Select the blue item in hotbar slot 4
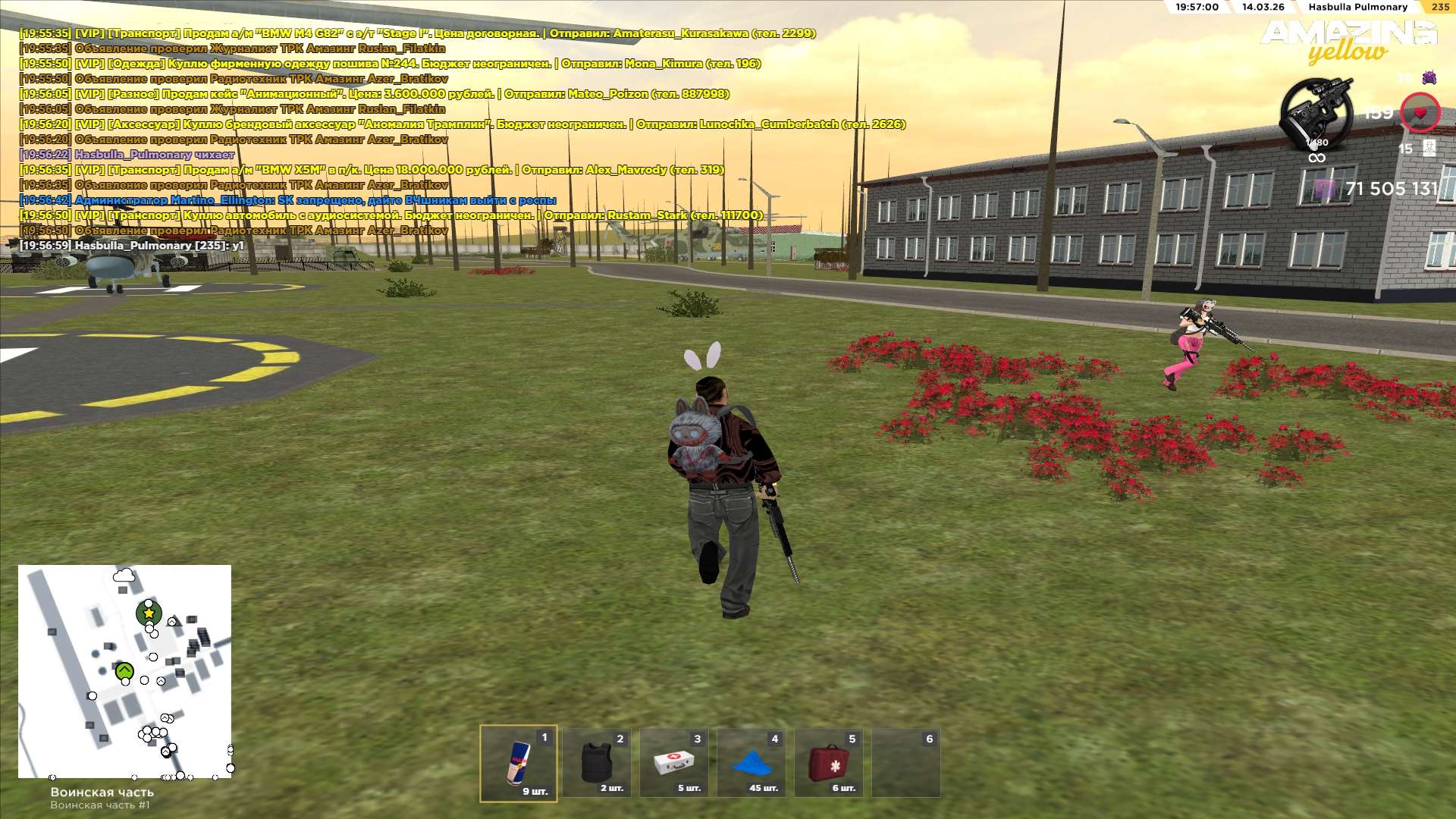Screen dimensions: 1456x819 [x=752, y=763]
